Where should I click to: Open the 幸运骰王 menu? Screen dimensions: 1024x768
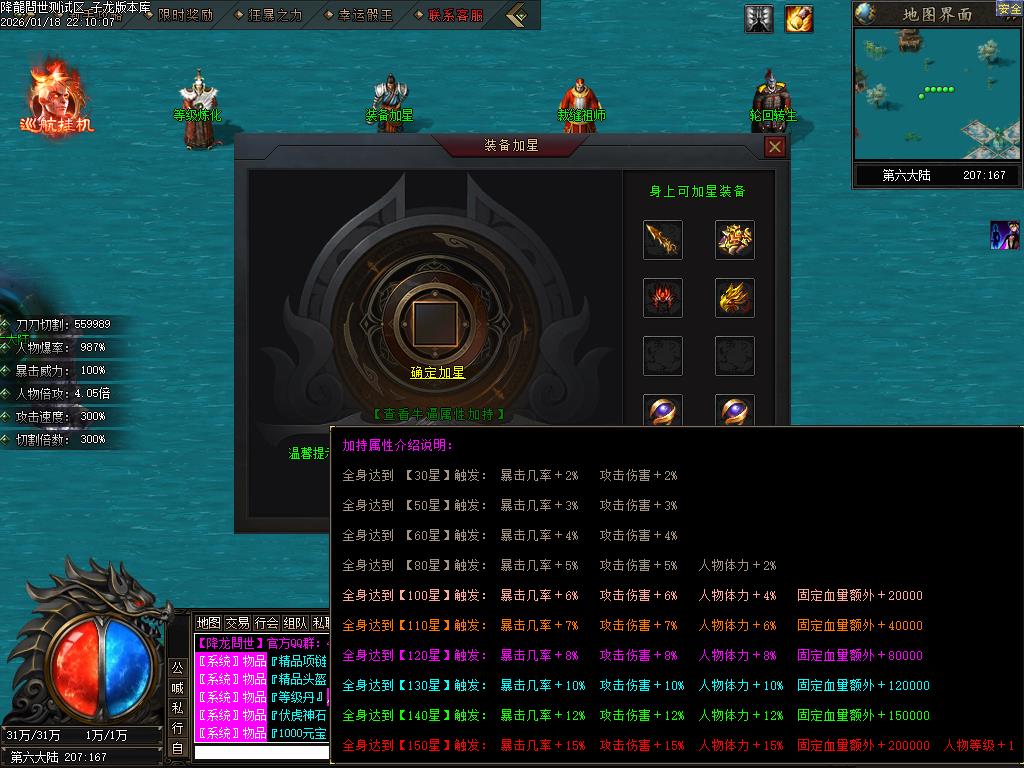pos(357,15)
